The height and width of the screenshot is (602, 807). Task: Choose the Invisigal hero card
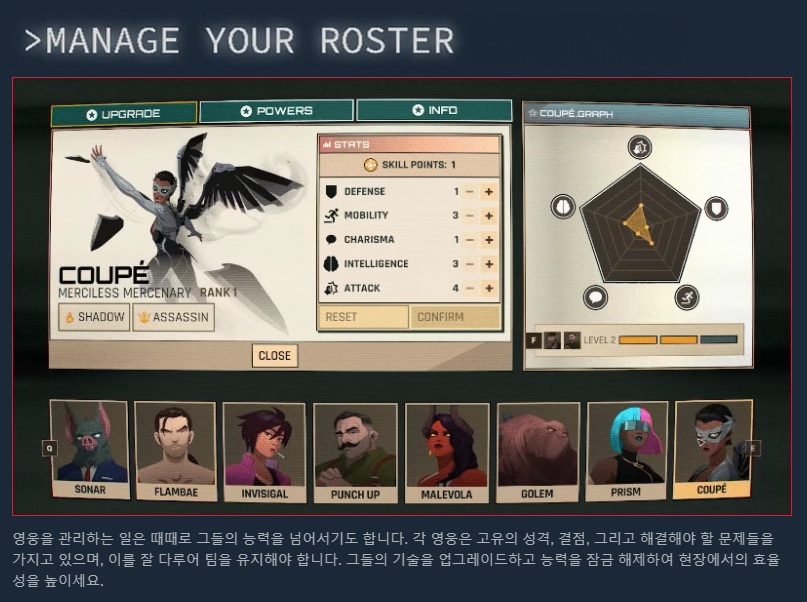point(264,451)
